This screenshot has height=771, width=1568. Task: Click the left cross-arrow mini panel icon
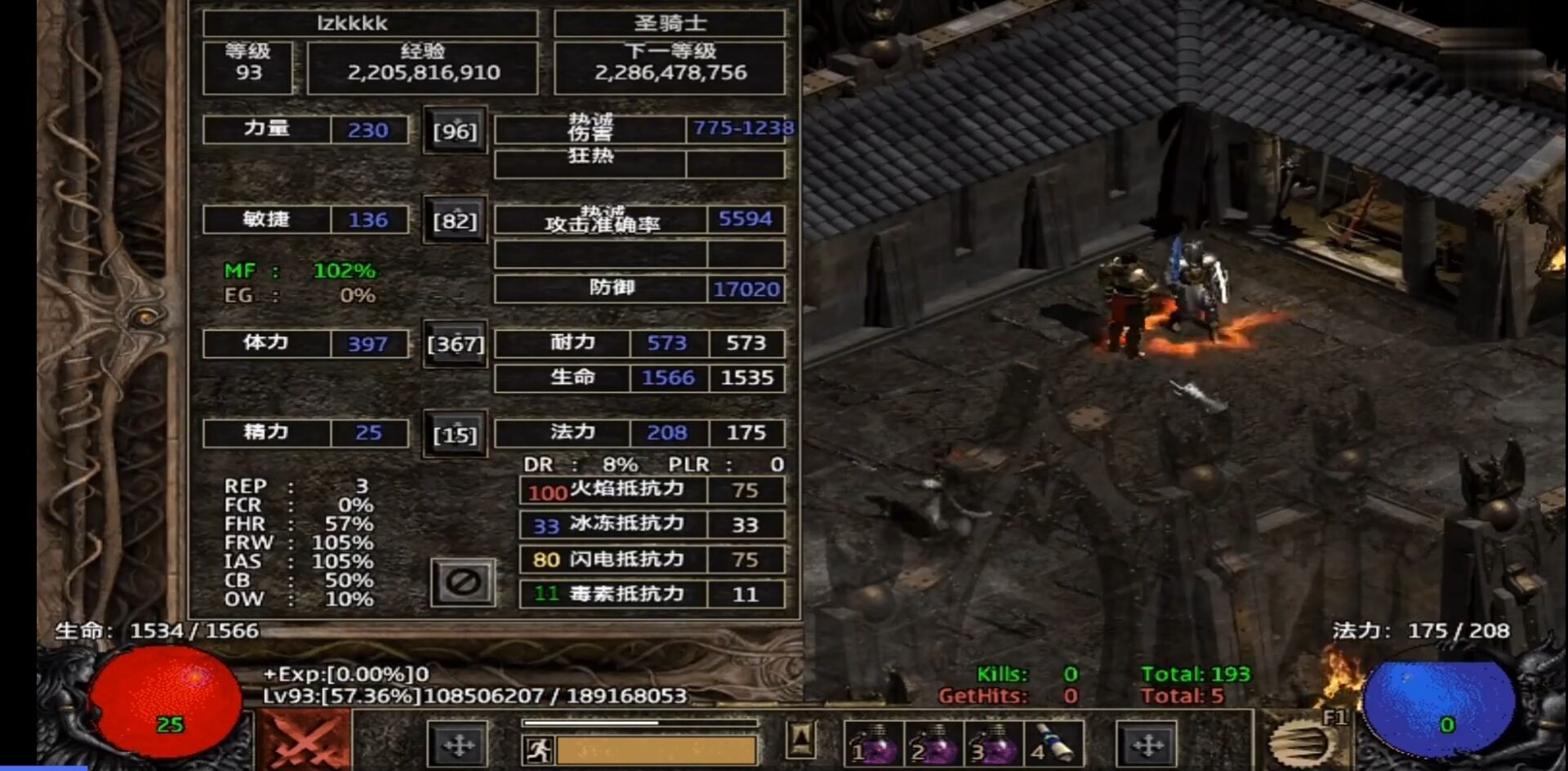tap(457, 745)
